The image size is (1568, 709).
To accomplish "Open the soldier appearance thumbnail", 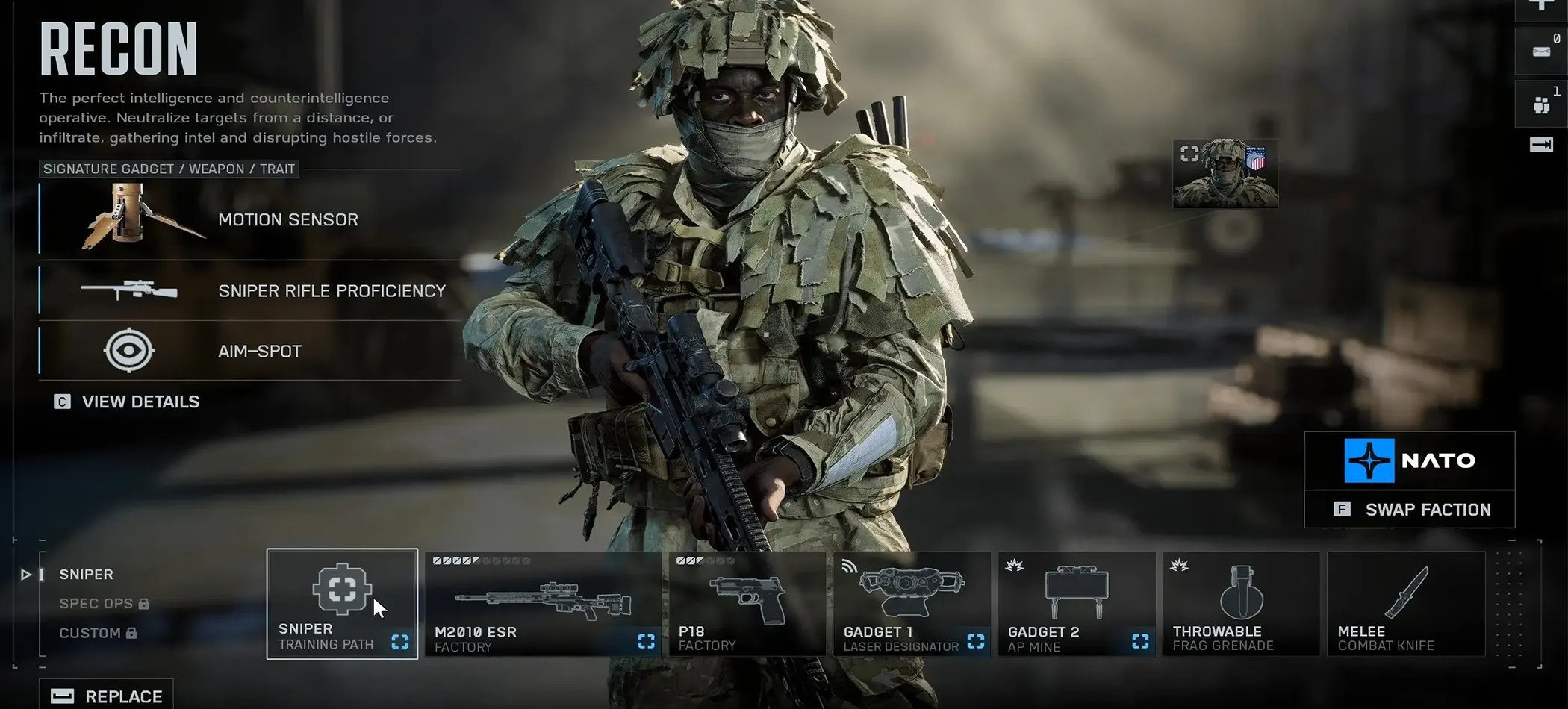I will pyautogui.click(x=1225, y=174).
